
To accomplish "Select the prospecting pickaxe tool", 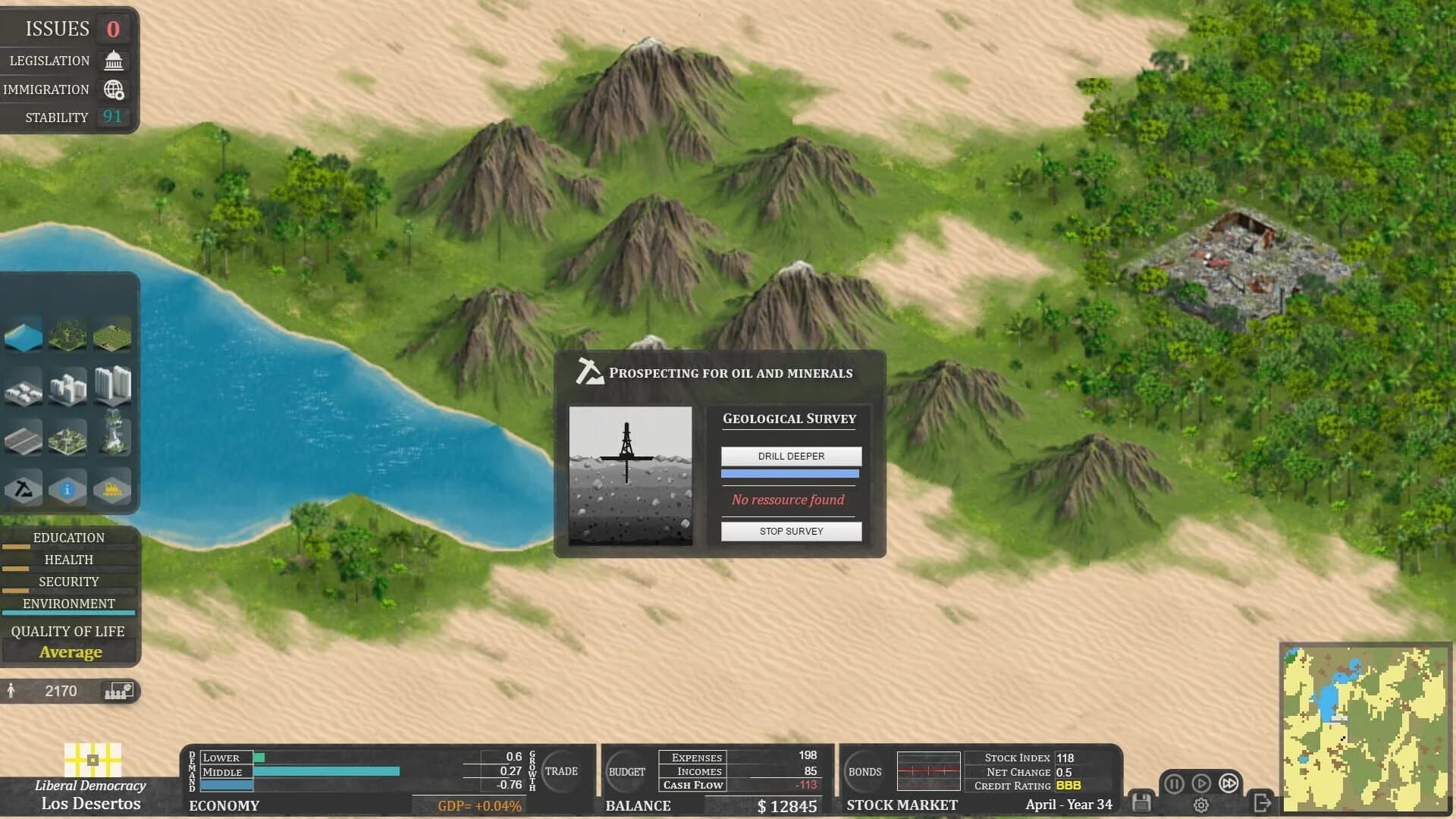I will click(x=23, y=488).
